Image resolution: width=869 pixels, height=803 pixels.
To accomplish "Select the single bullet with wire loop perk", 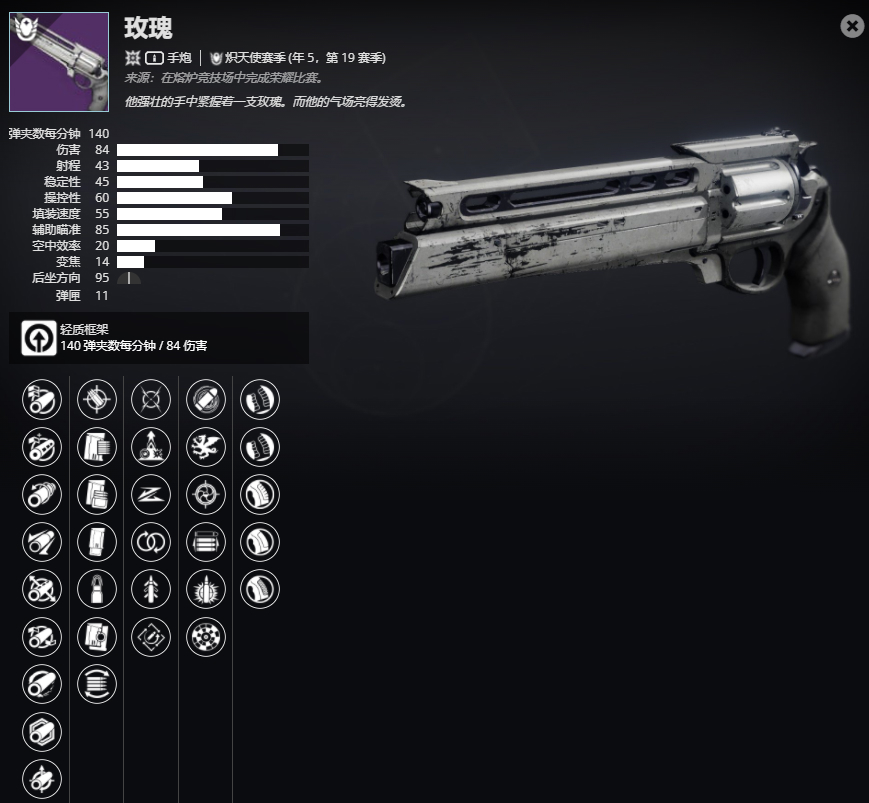I will coord(97,590).
